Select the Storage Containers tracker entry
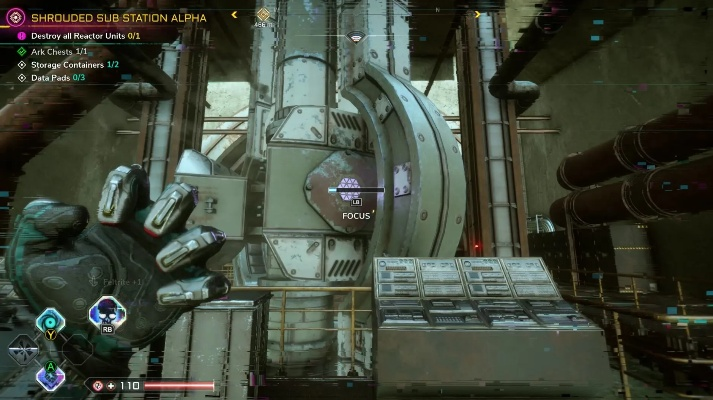Viewport: 713px width, 400px height. coord(75,64)
